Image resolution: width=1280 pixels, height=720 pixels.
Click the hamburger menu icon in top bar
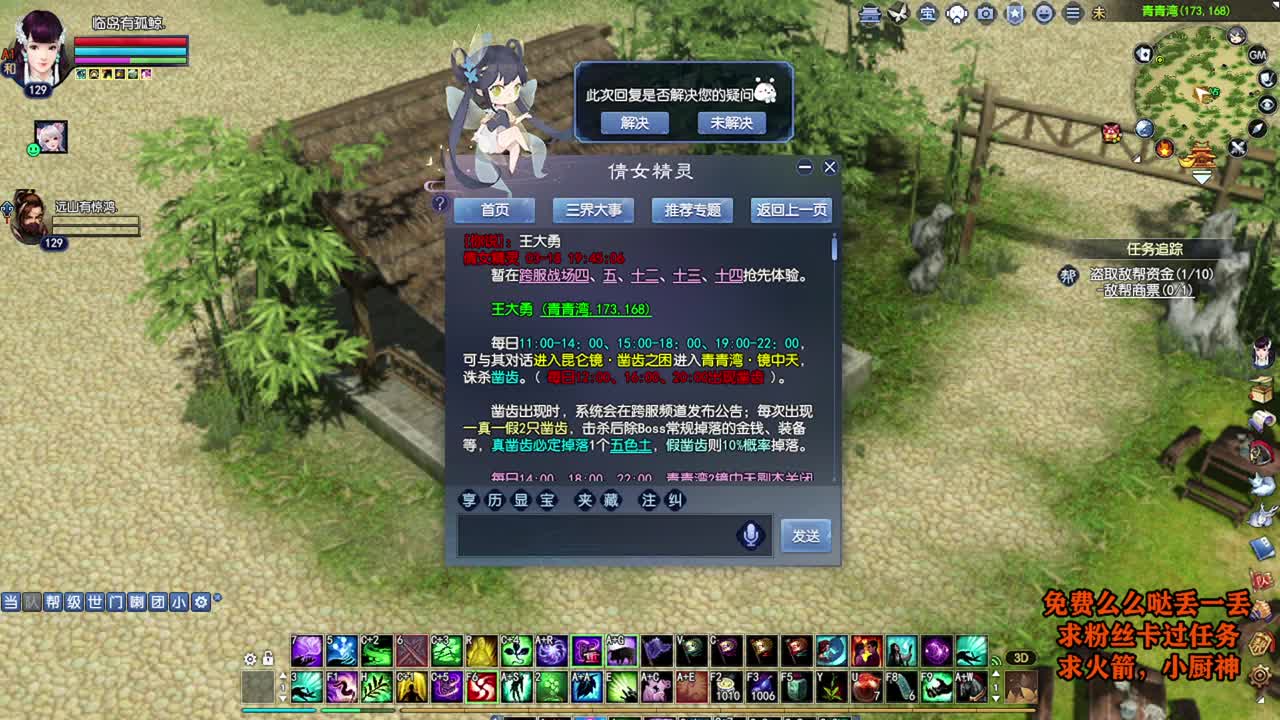pyautogui.click(x=1070, y=14)
